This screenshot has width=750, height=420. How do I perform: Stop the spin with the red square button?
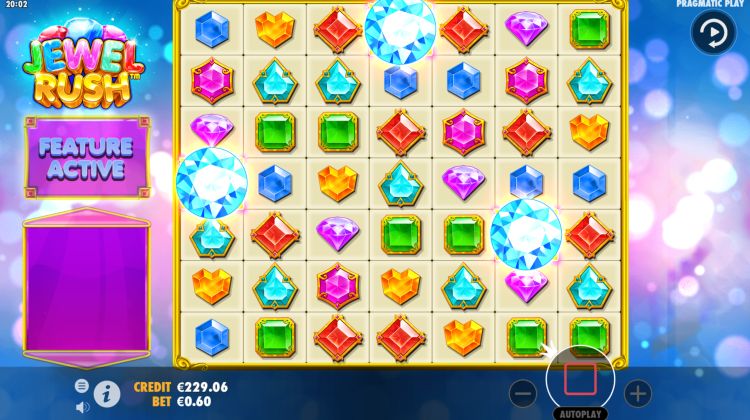(580, 381)
